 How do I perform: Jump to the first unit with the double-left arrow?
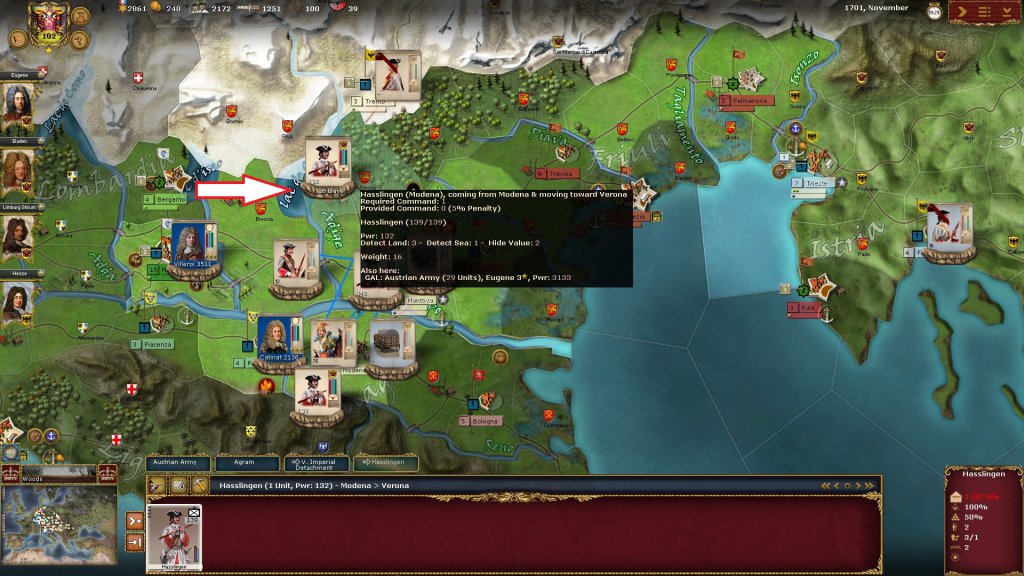tap(826, 485)
